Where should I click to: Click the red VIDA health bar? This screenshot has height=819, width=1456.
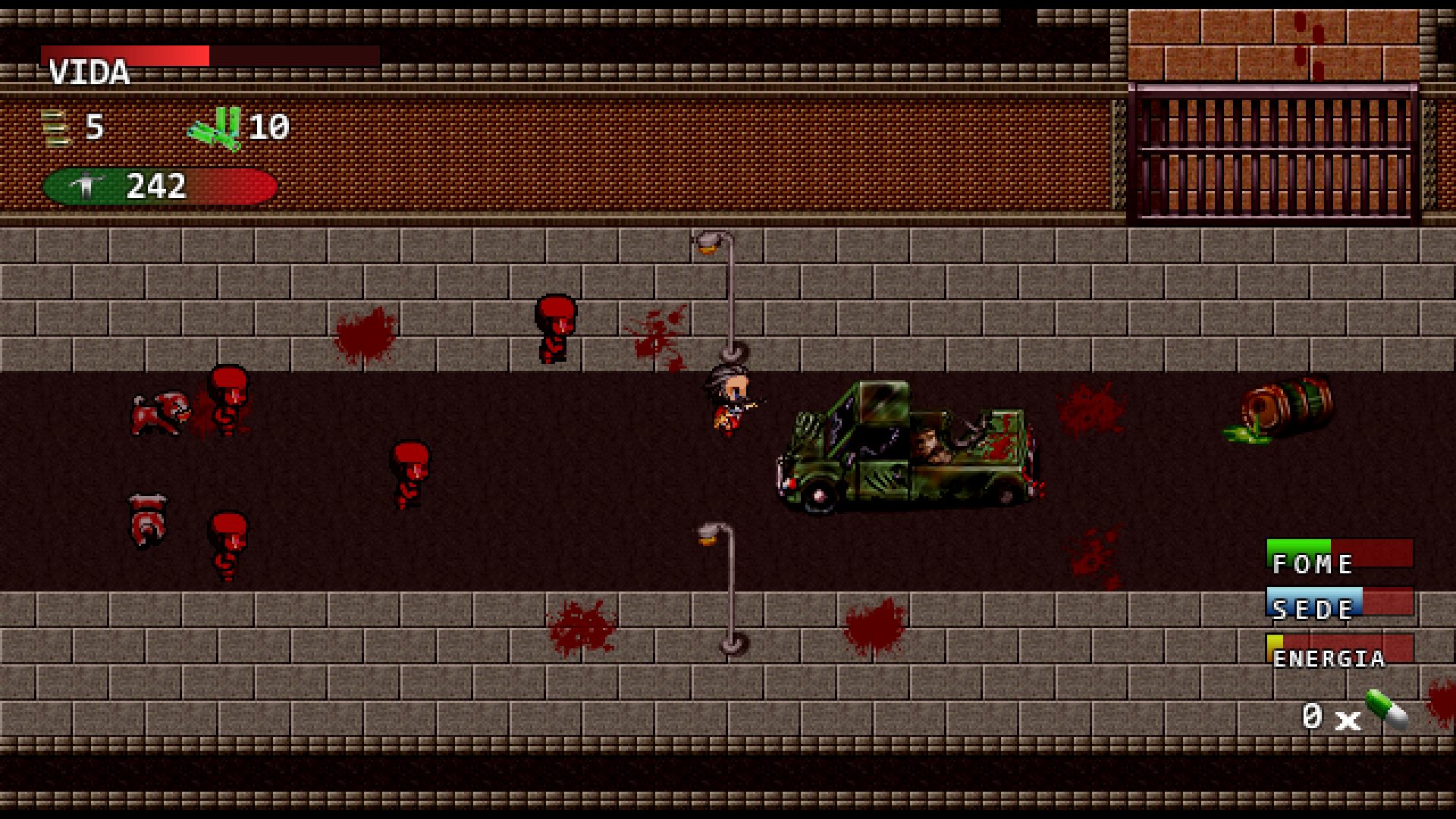125,55
